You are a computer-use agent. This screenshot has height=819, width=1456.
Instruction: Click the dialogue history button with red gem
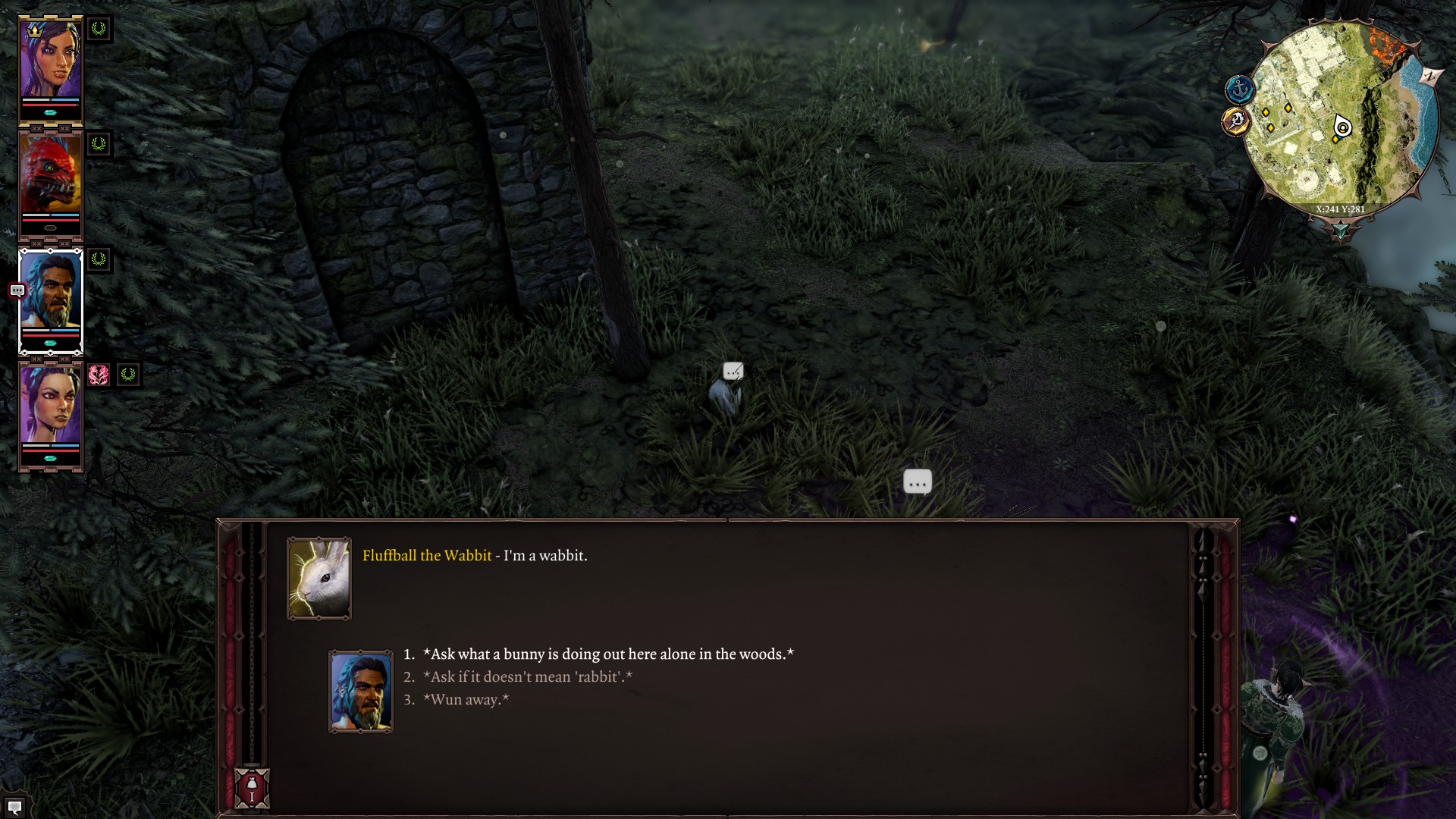(x=252, y=789)
